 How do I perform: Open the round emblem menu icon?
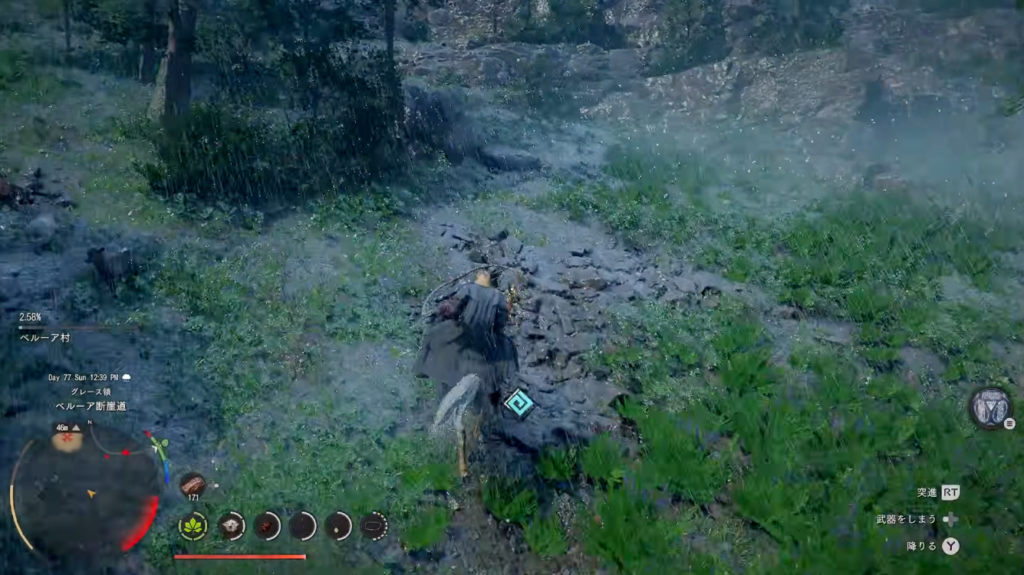(990, 407)
